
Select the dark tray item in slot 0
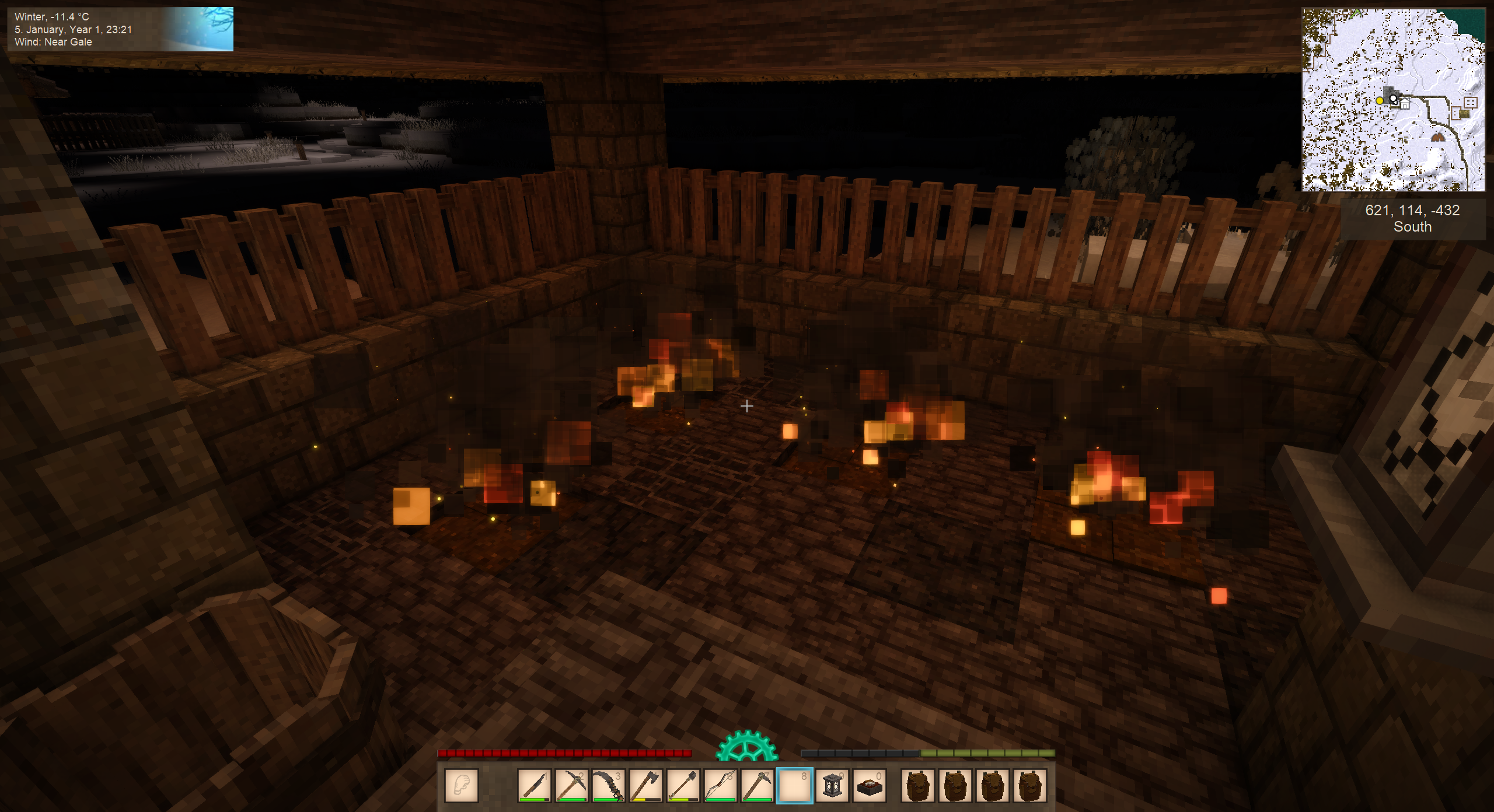coord(870,785)
